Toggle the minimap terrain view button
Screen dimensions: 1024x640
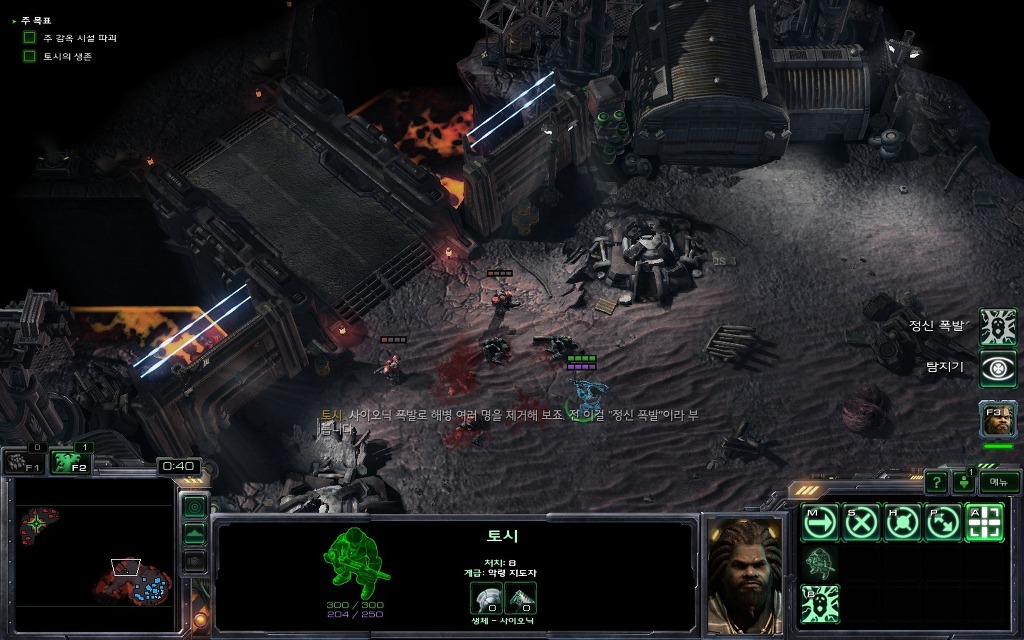click(x=195, y=533)
